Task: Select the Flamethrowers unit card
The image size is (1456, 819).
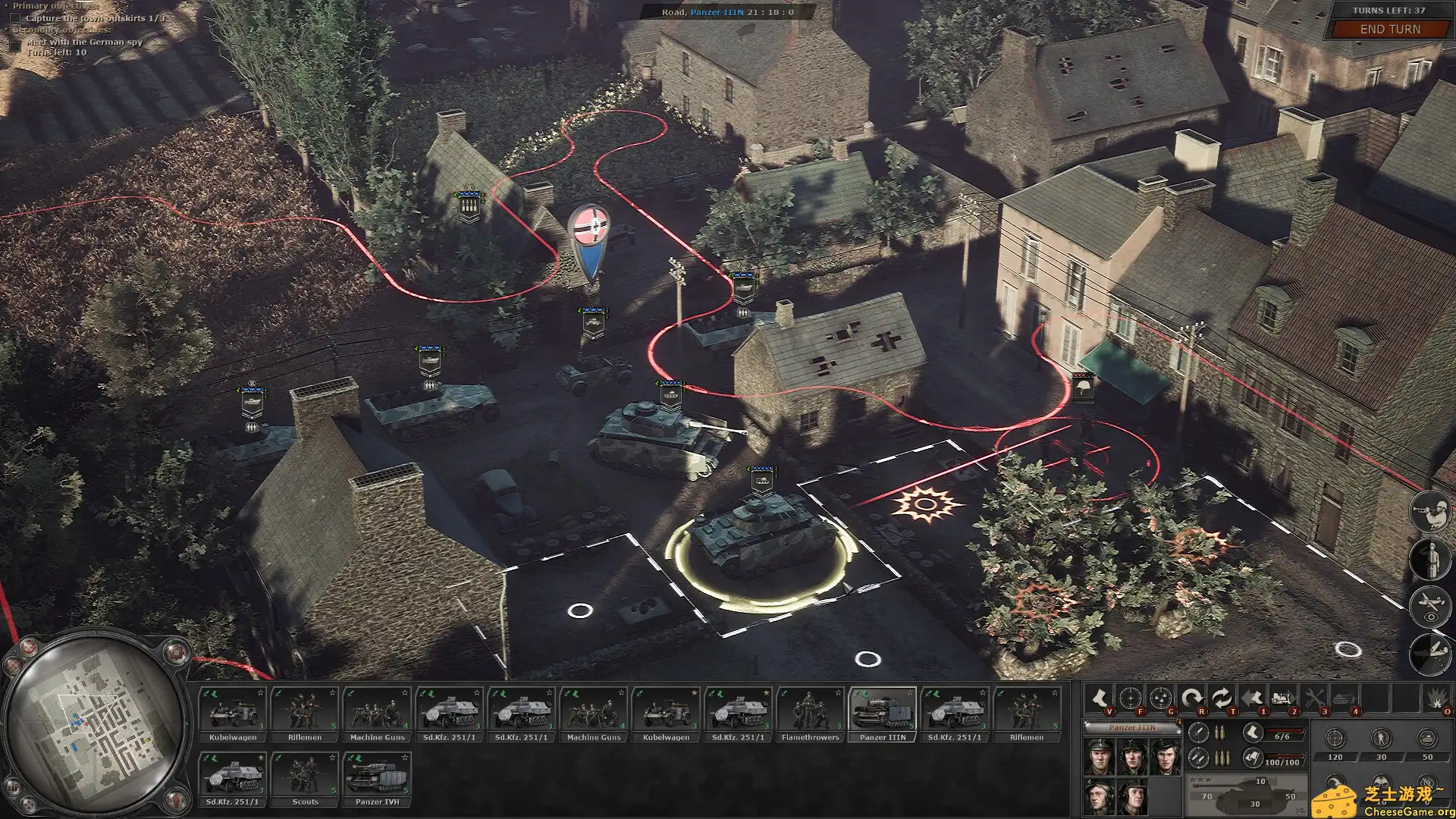Action: [x=810, y=711]
